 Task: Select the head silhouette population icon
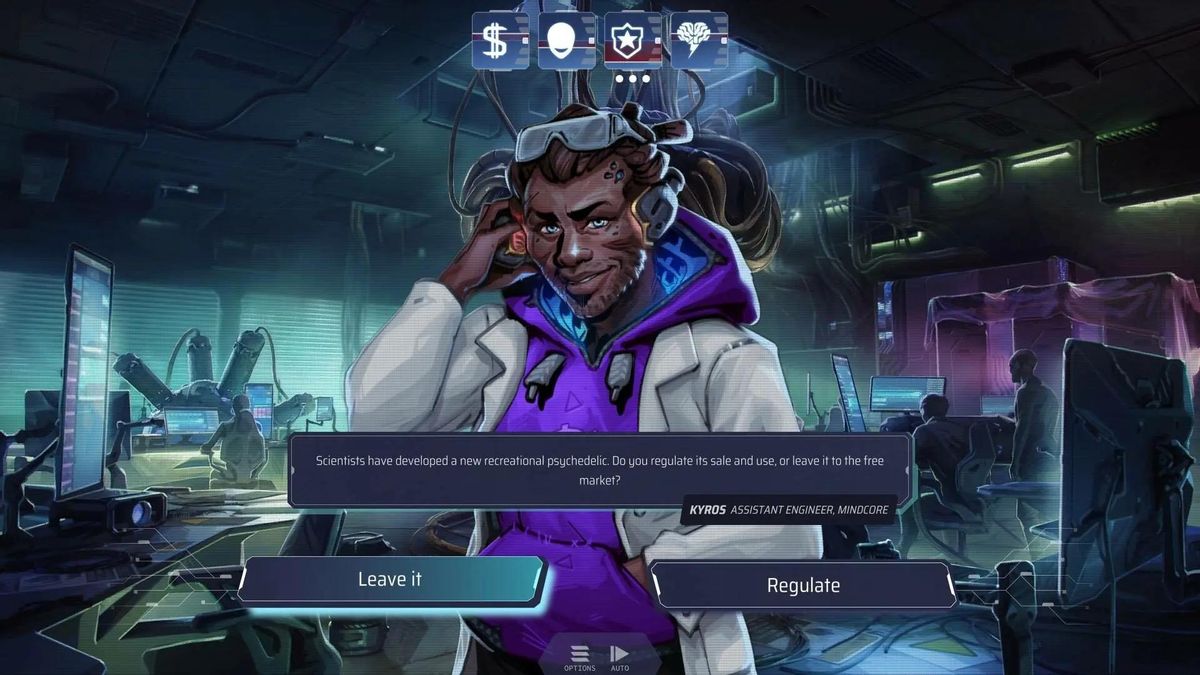pyautogui.click(x=566, y=41)
